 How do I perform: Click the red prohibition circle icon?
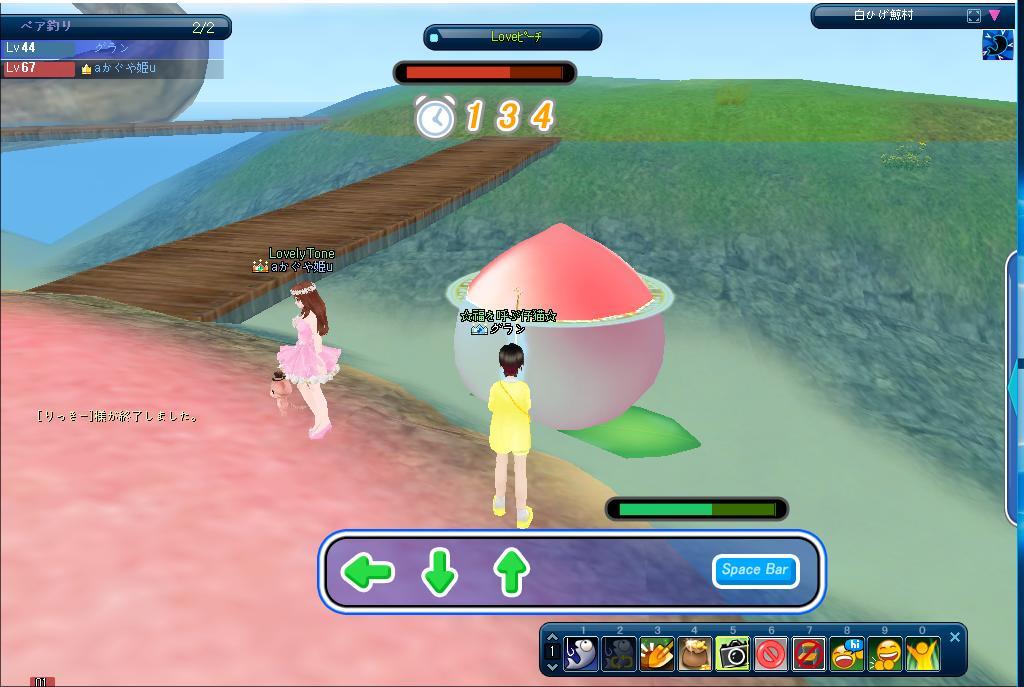771,654
